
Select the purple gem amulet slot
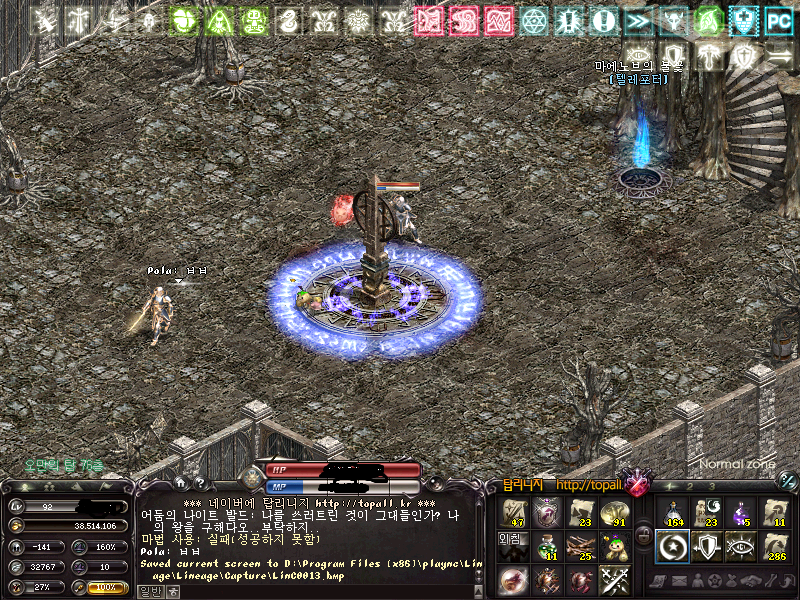tap(548, 512)
